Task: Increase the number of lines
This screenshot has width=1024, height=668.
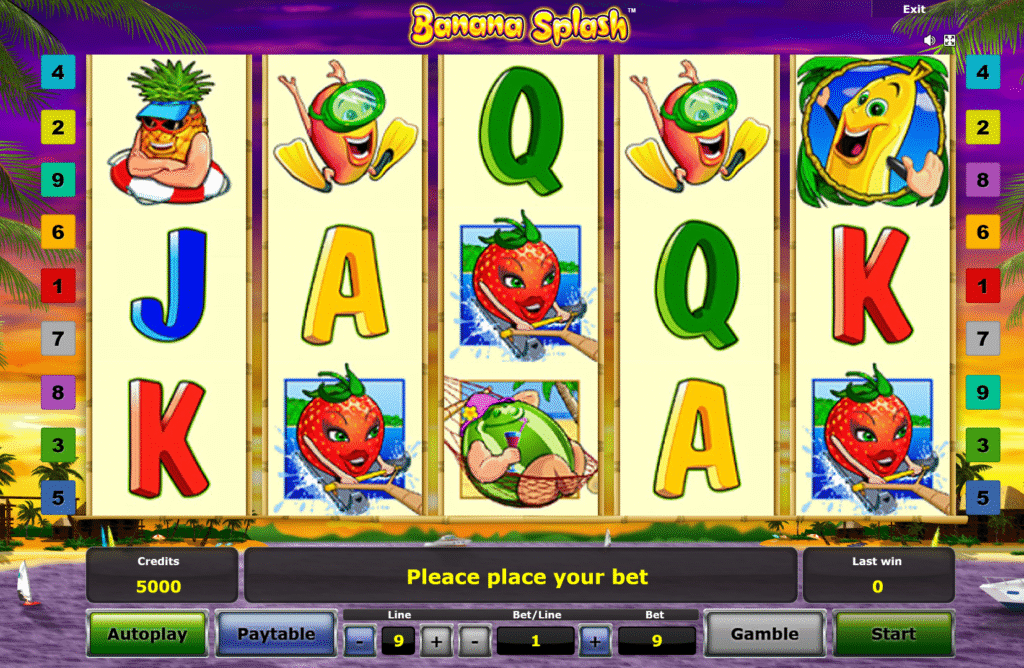Action: click(x=436, y=640)
